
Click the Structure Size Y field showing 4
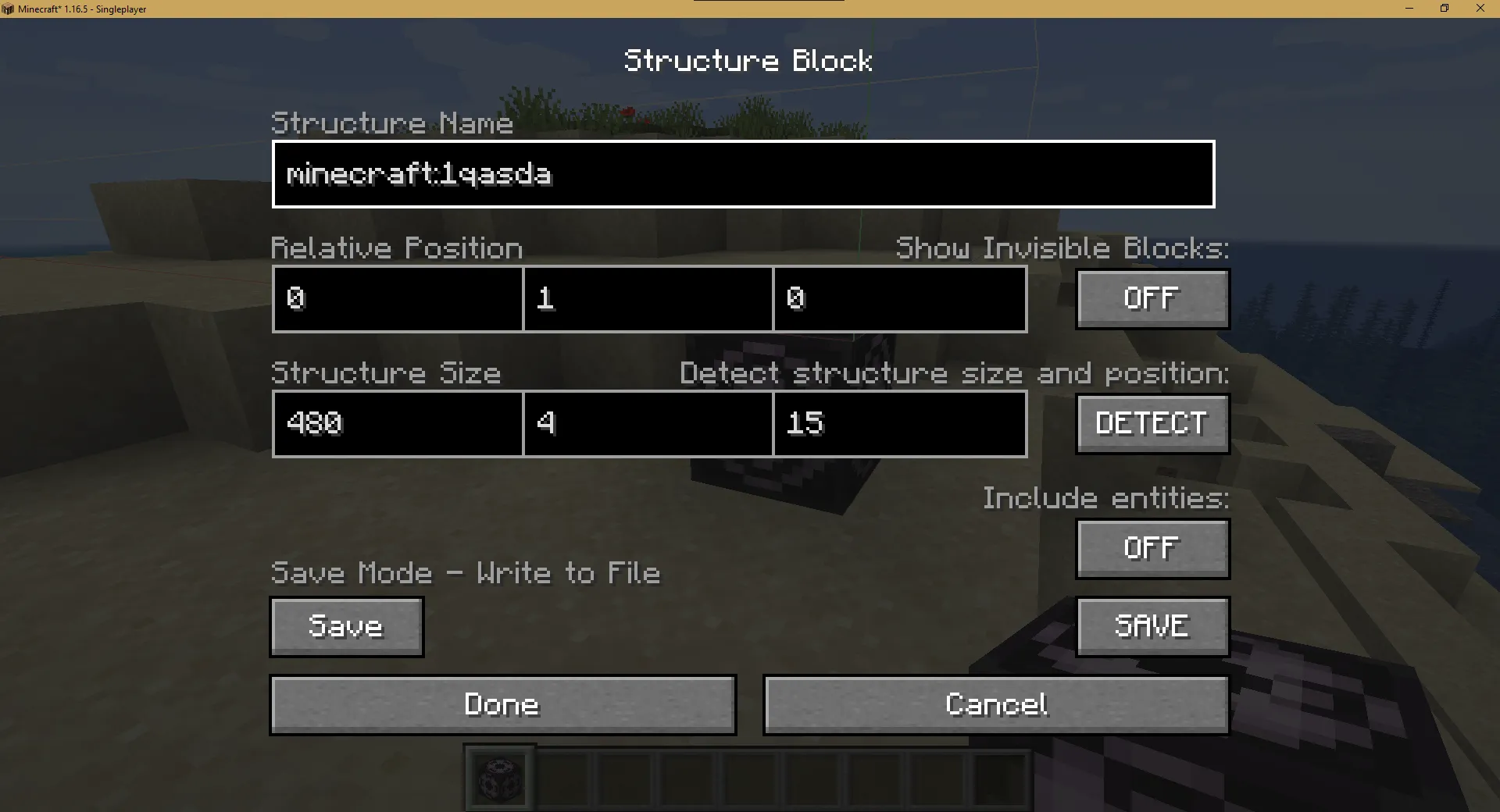pos(648,424)
